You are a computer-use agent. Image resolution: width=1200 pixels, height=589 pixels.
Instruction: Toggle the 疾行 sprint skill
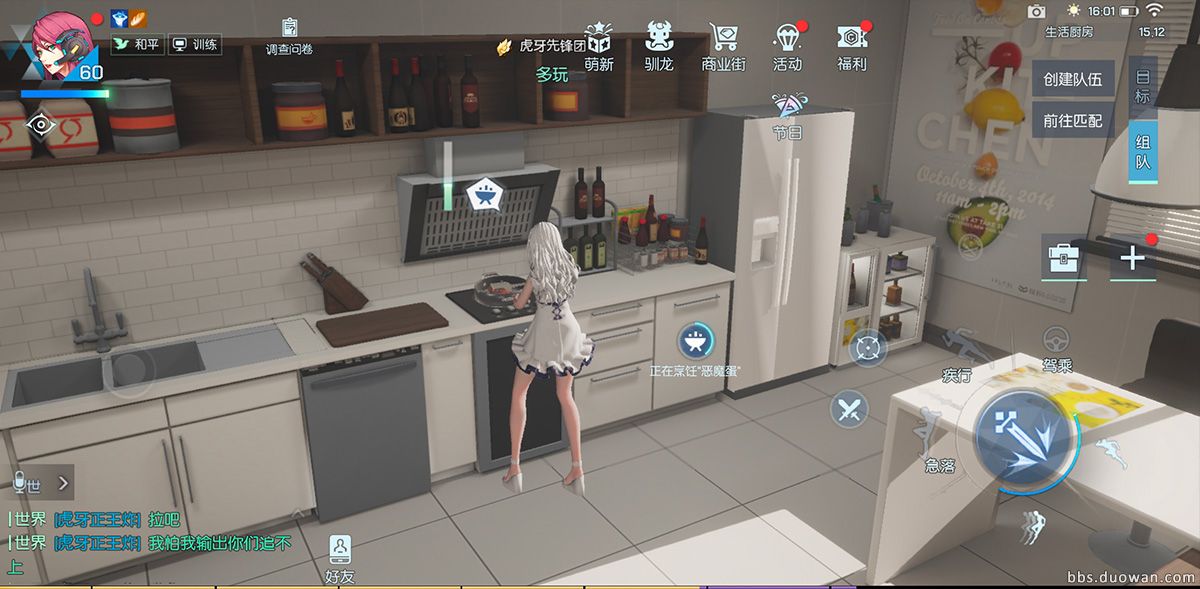coord(958,352)
